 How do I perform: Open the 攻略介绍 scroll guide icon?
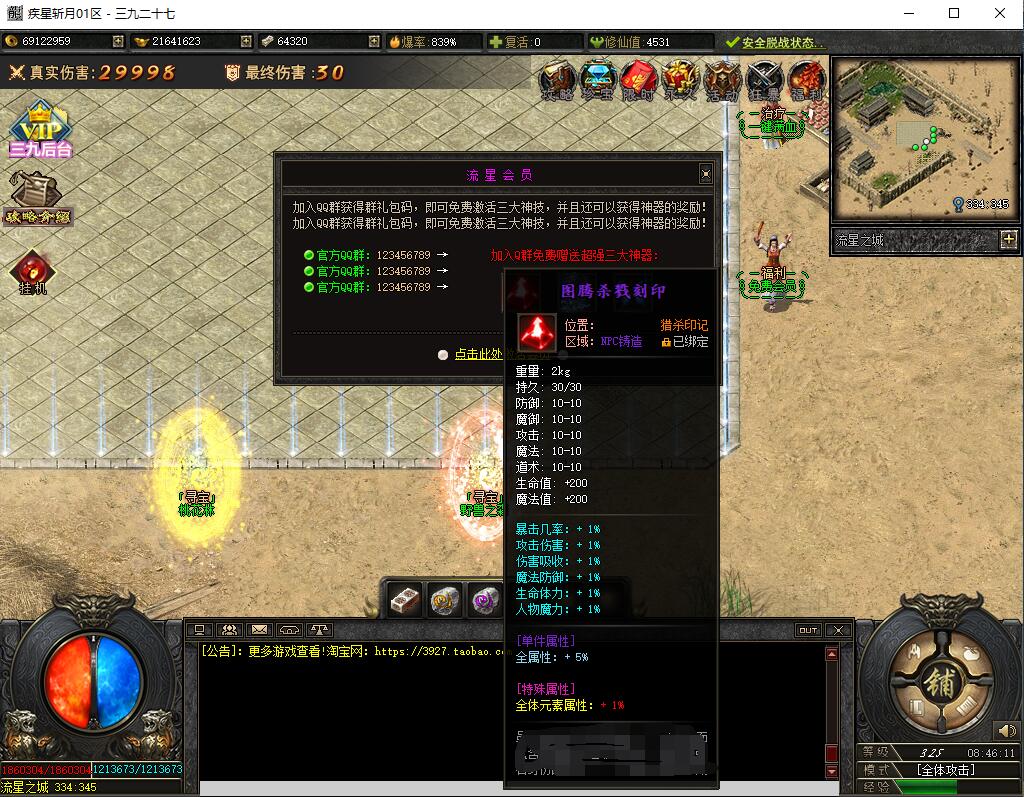click(36, 196)
